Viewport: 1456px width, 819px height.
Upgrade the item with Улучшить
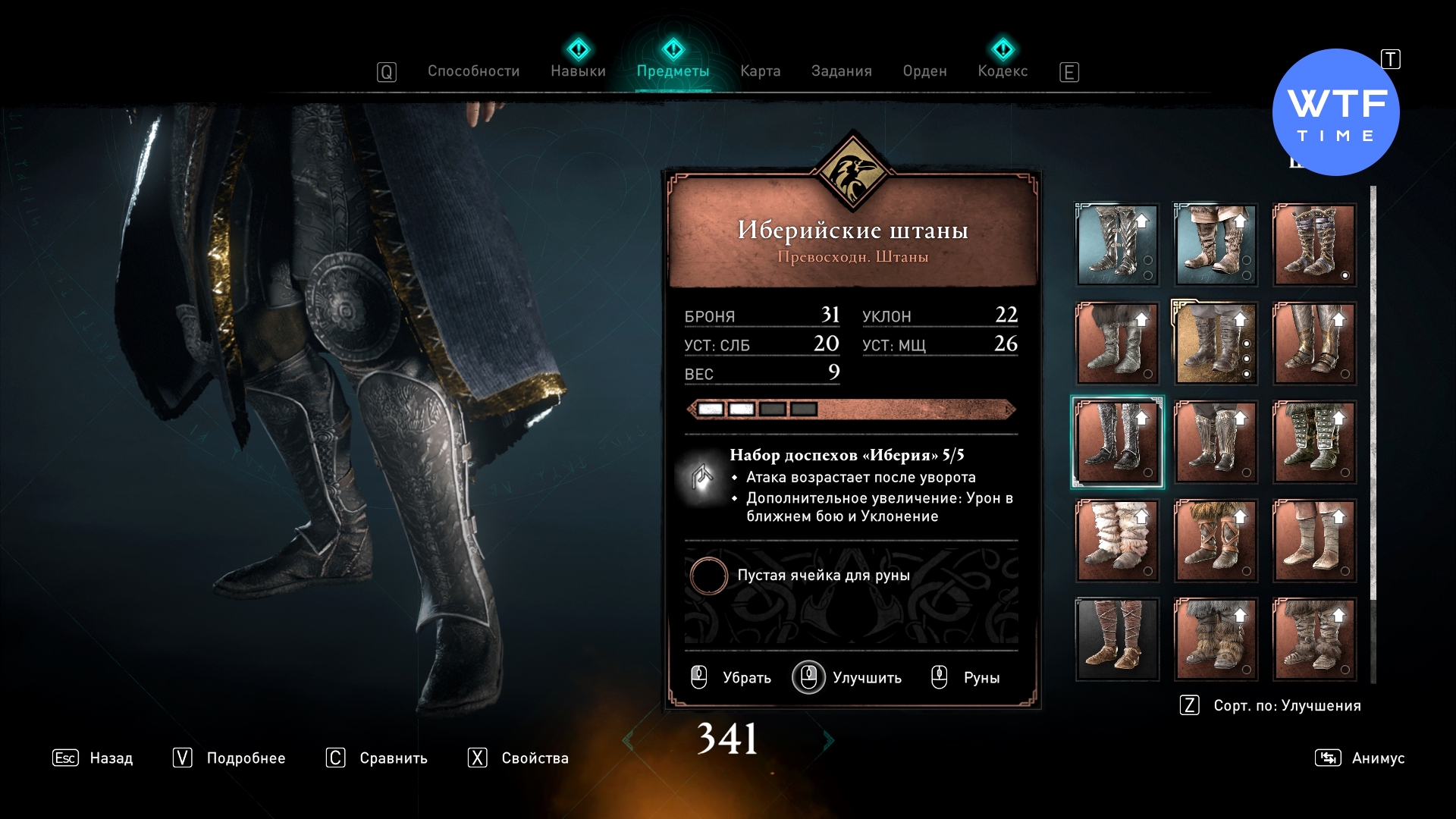coord(848,677)
